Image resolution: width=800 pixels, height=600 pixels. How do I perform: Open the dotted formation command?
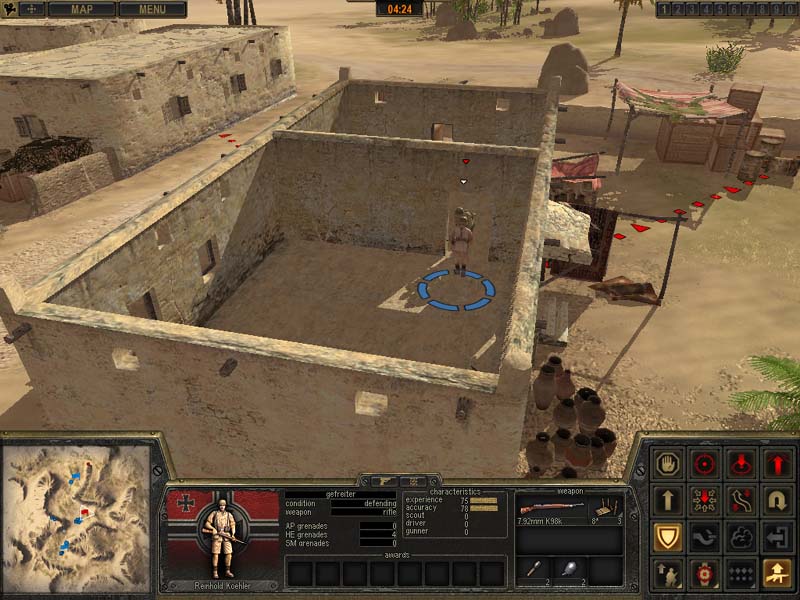coord(741,574)
